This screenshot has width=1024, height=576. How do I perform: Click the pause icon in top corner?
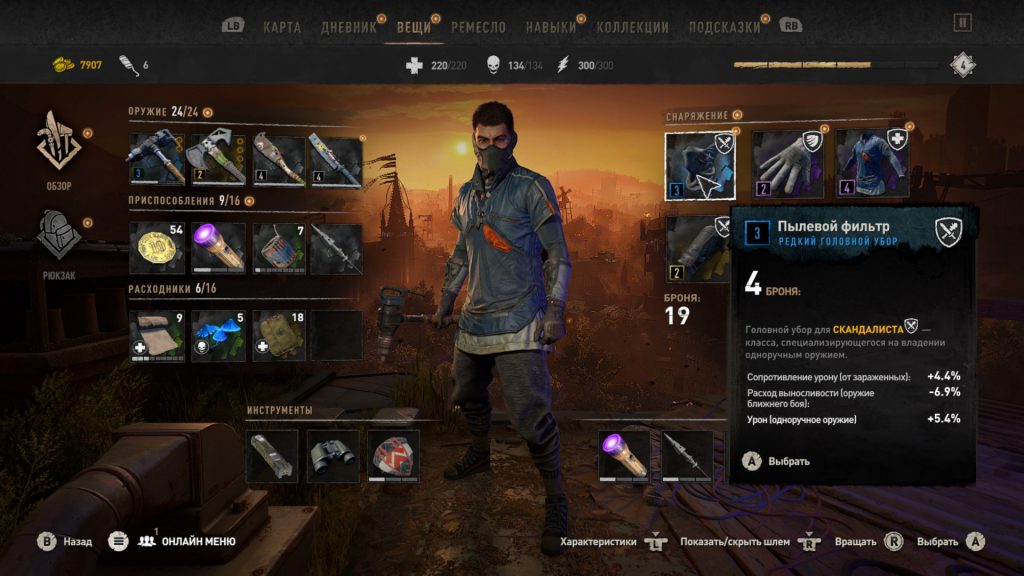tap(962, 22)
